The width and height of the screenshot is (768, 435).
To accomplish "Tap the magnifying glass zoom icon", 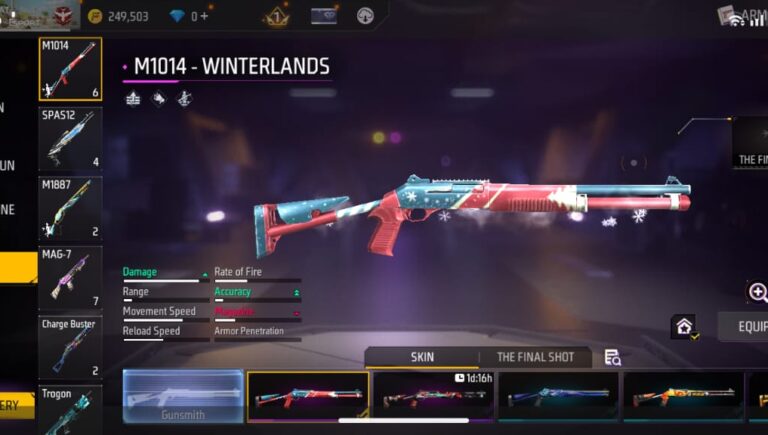I will tap(758, 292).
